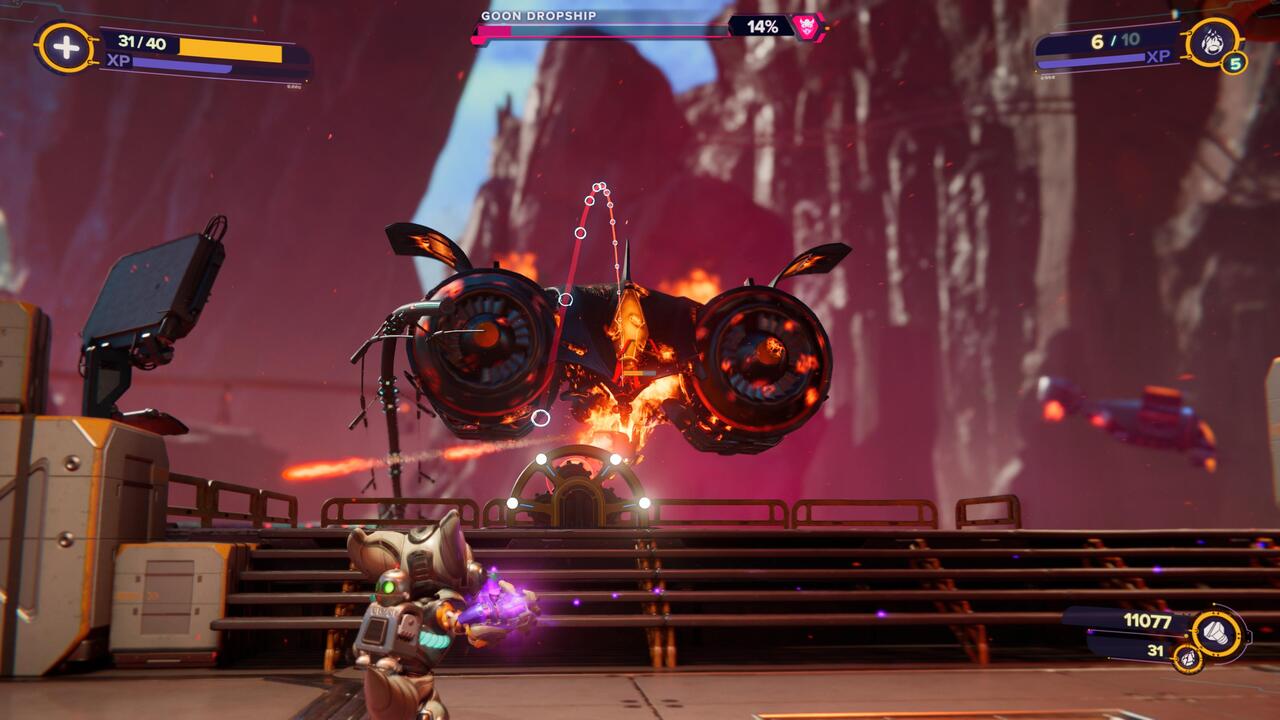Click the health plus icon

(65, 48)
